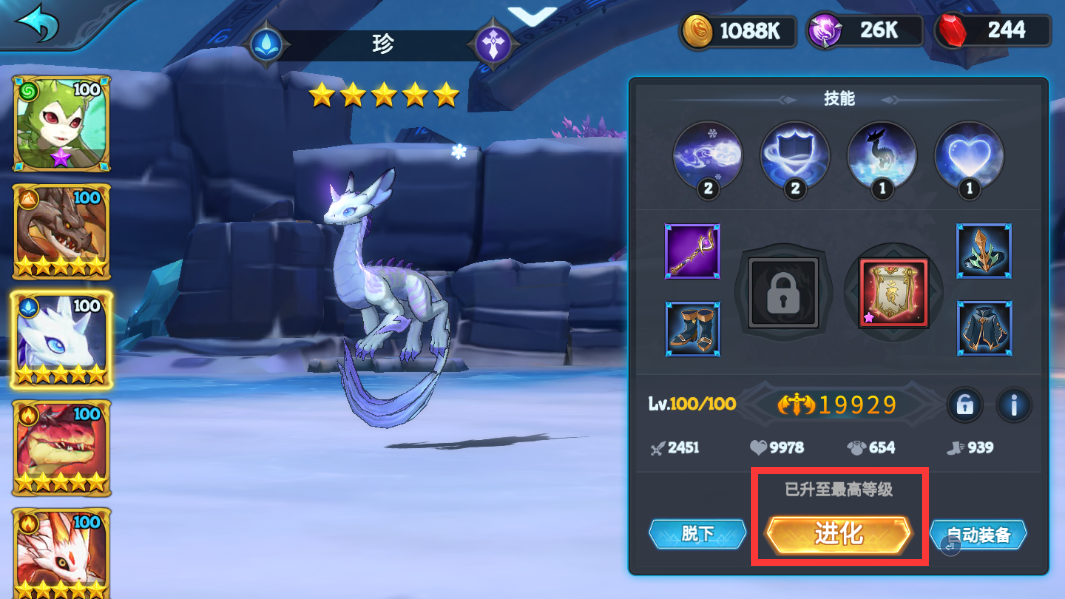This screenshot has width=1065, height=599.
Task: Click the locked padlock equipment slot
Action: coord(784,291)
